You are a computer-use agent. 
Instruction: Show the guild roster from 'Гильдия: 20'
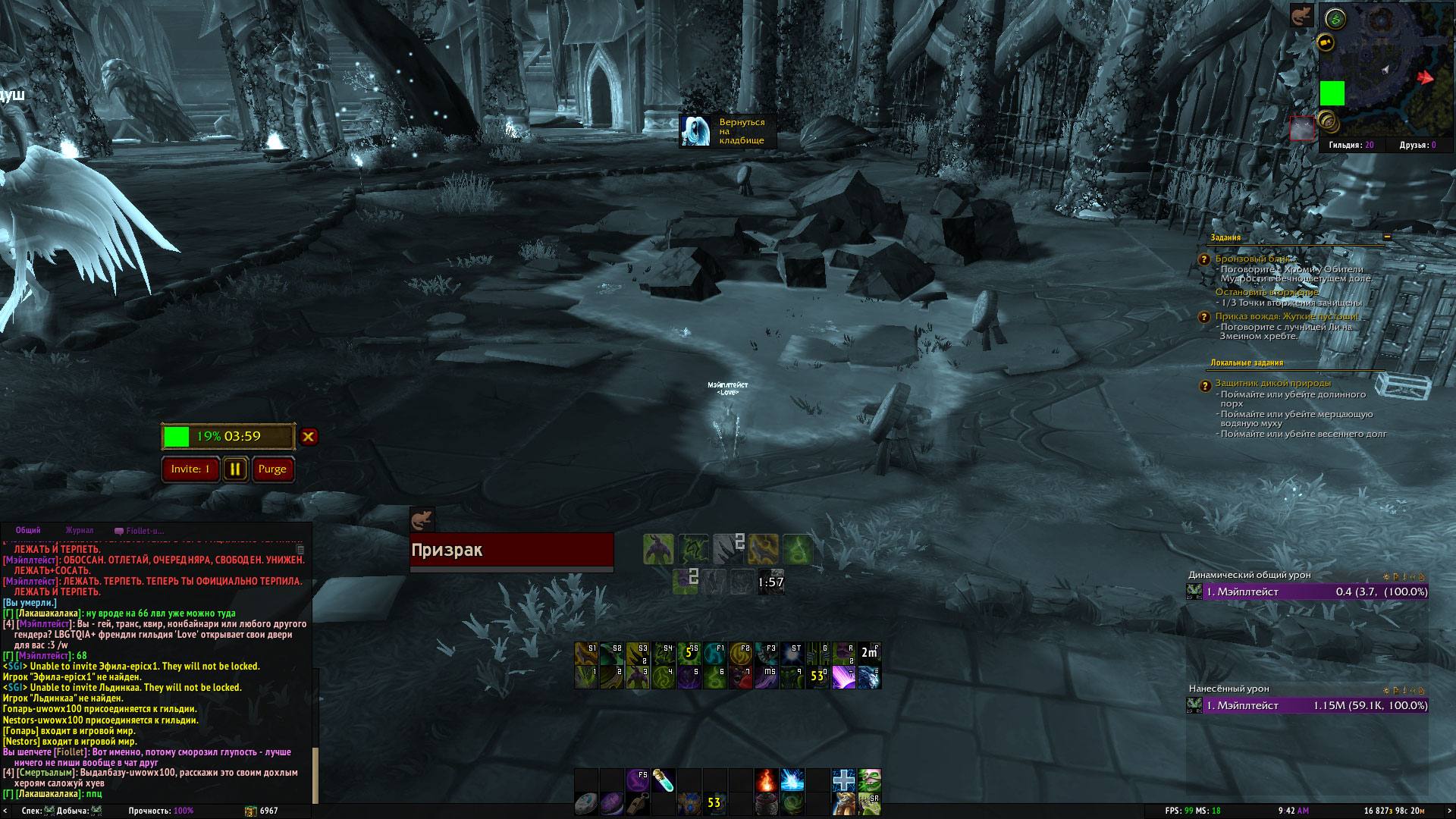click(1351, 145)
